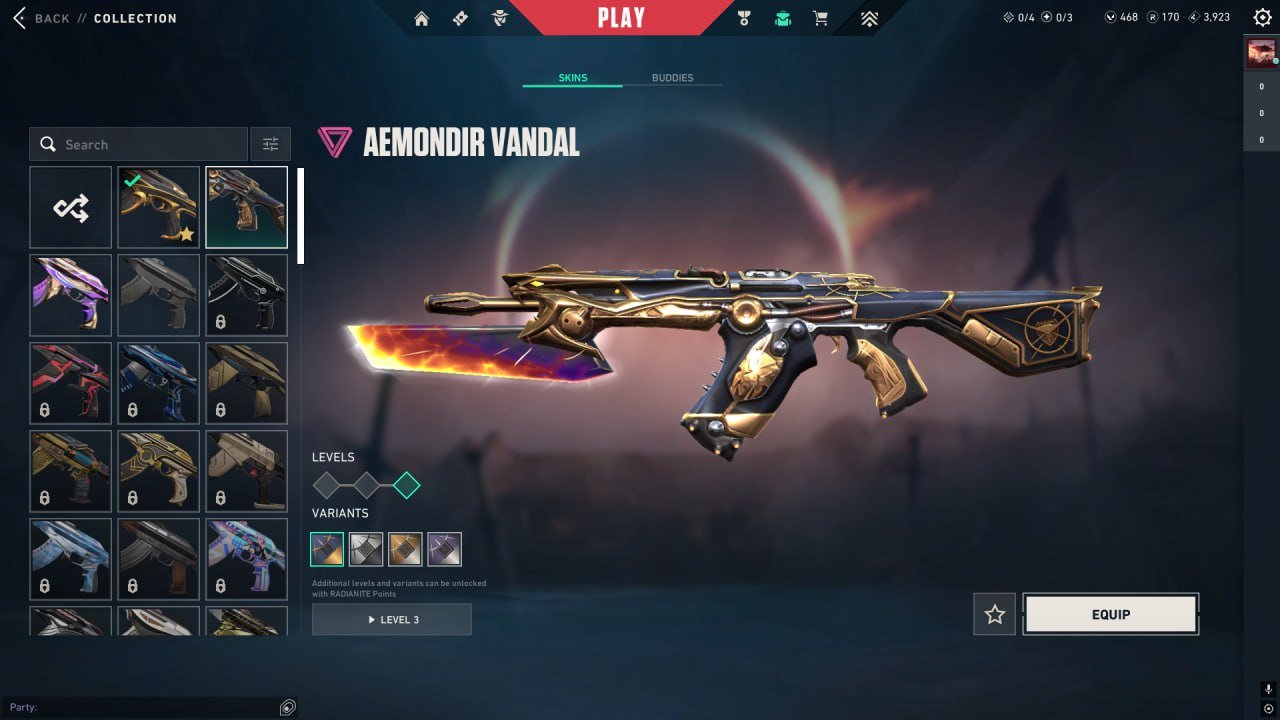1280x720 pixels.
Task: Select the random skin shuffle tile
Action: 70,207
